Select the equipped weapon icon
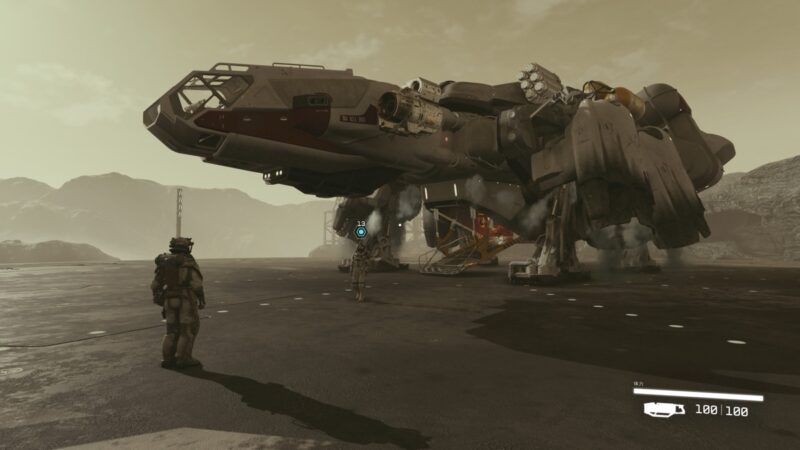The height and width of the screenshot is (450, 800). pos(664,409)
